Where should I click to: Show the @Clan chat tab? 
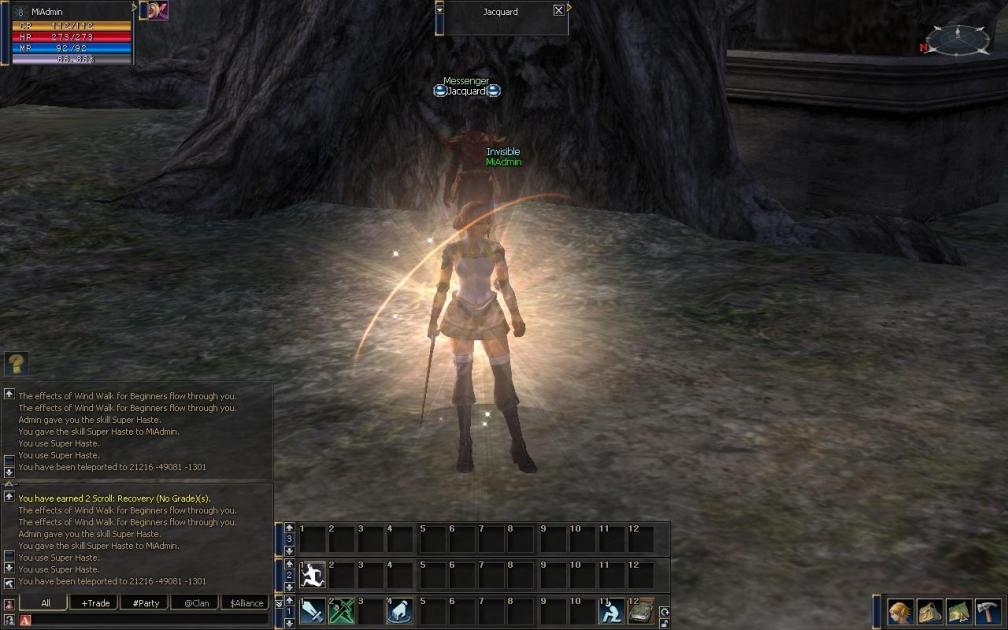[196, 603]
